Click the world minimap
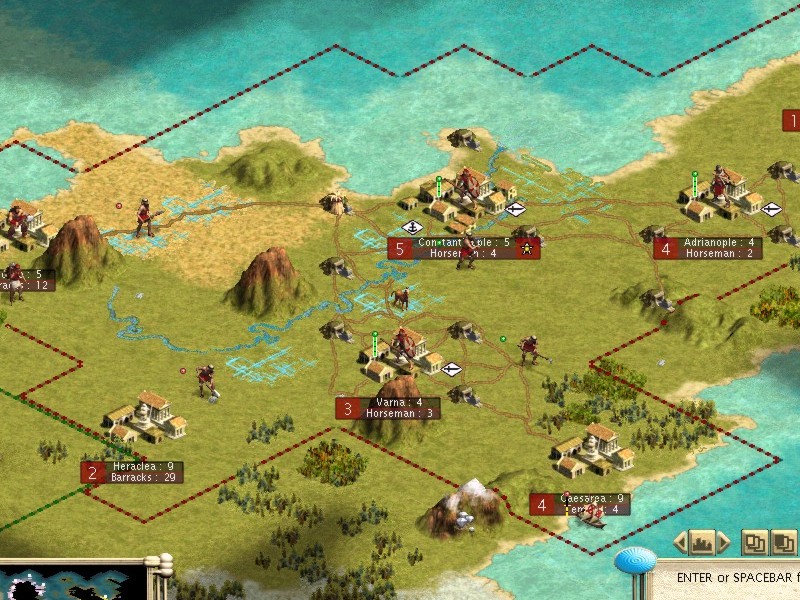Viewport: 800px width, 600px height. [x=70, y=584]
